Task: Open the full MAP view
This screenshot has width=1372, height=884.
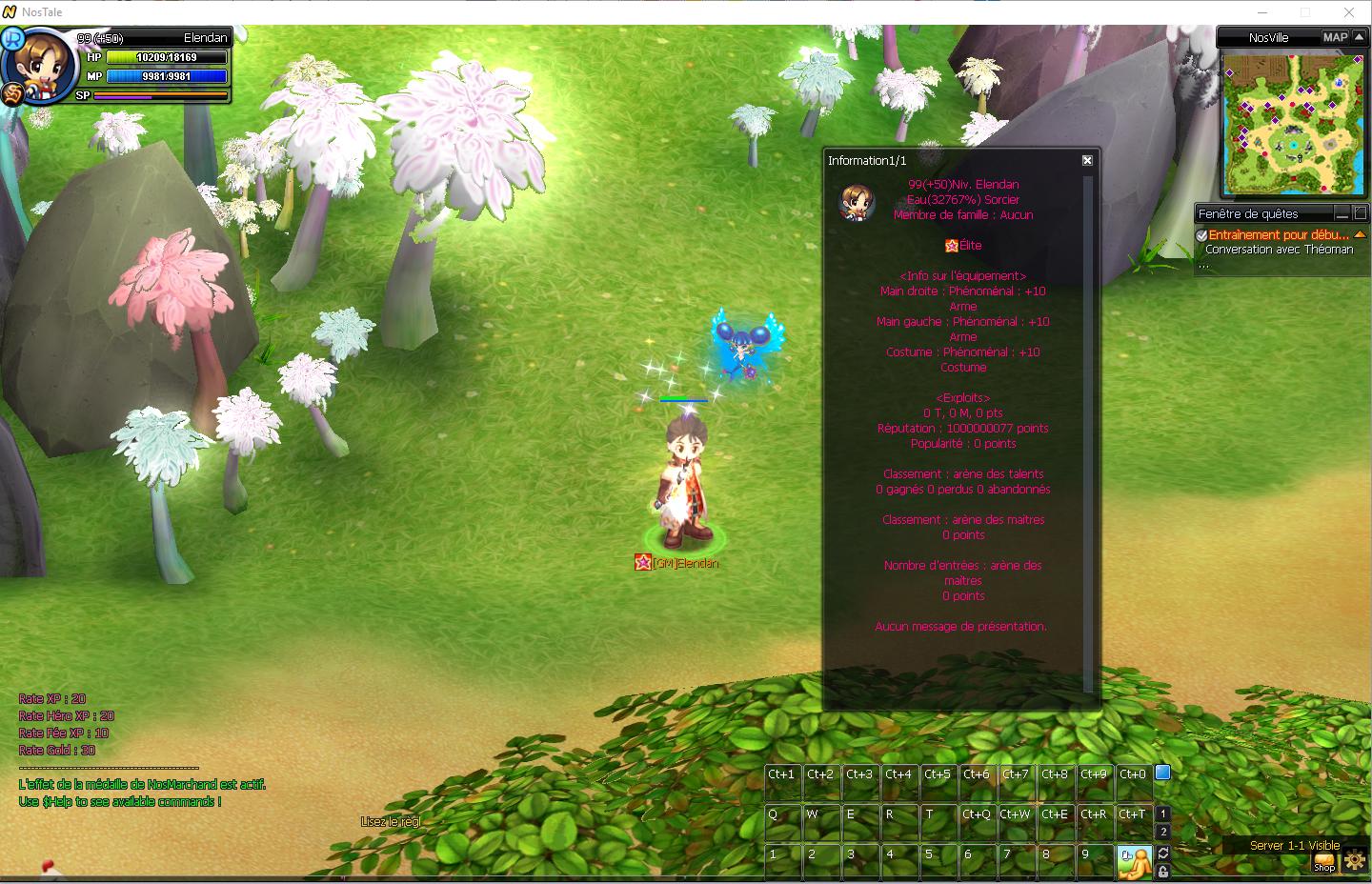Action: 1335,37
